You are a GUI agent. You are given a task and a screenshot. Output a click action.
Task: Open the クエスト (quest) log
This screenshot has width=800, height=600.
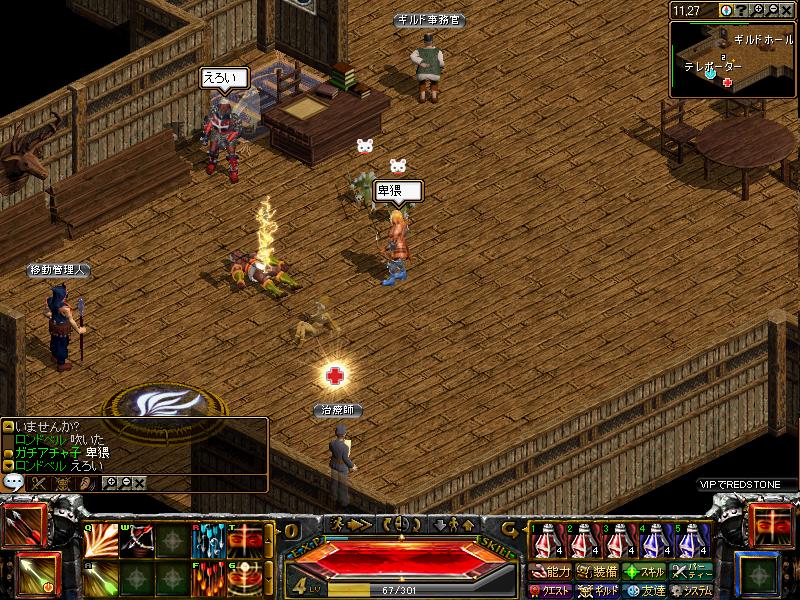551,591
